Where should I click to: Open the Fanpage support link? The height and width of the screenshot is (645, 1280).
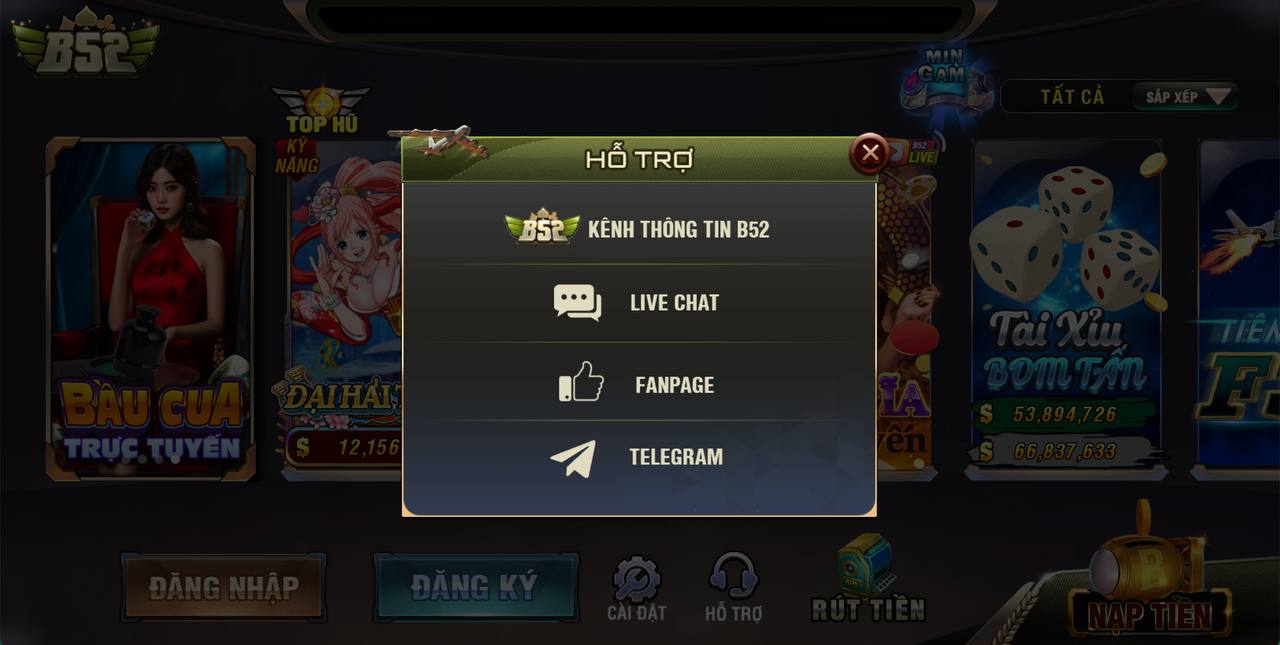click(x=639, y=384)
